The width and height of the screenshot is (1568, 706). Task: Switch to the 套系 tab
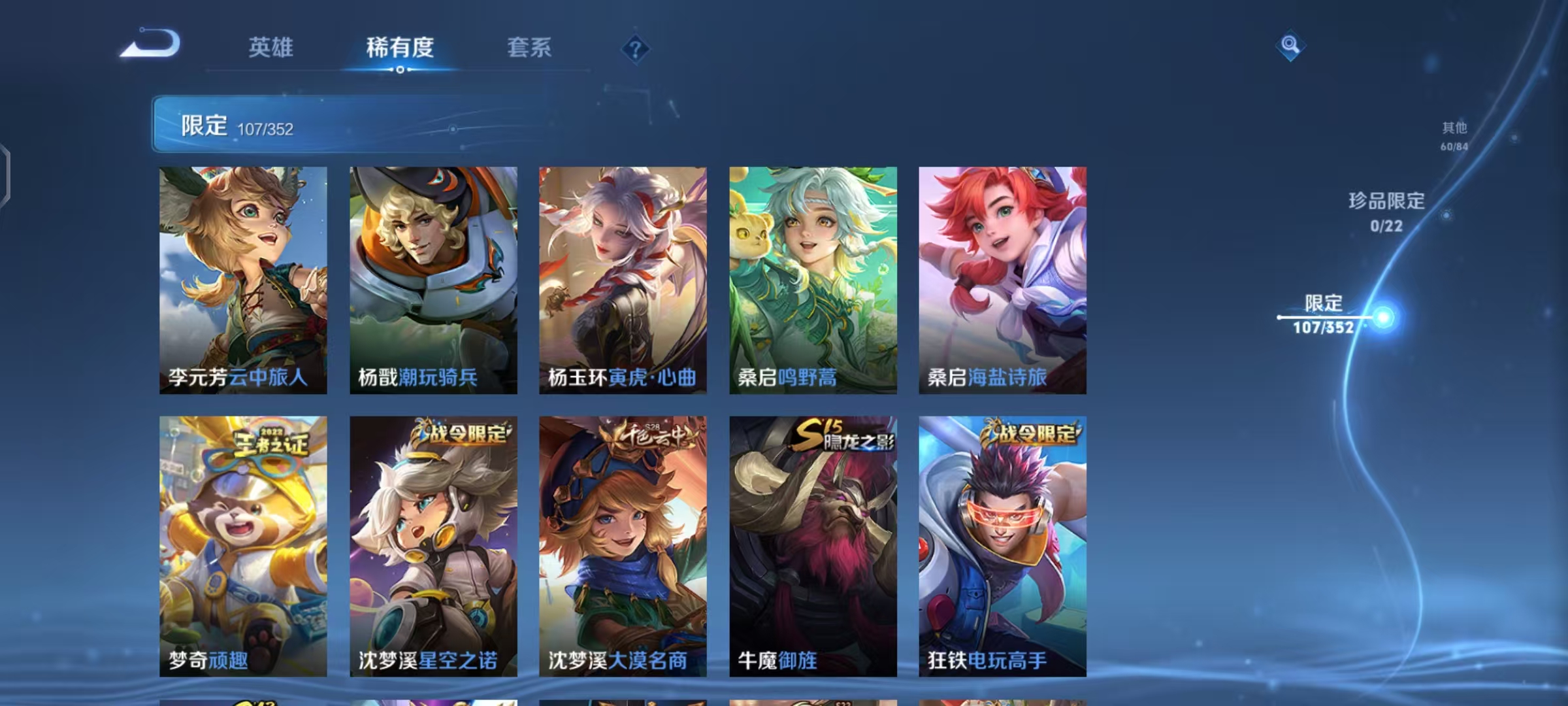(529, 48)
